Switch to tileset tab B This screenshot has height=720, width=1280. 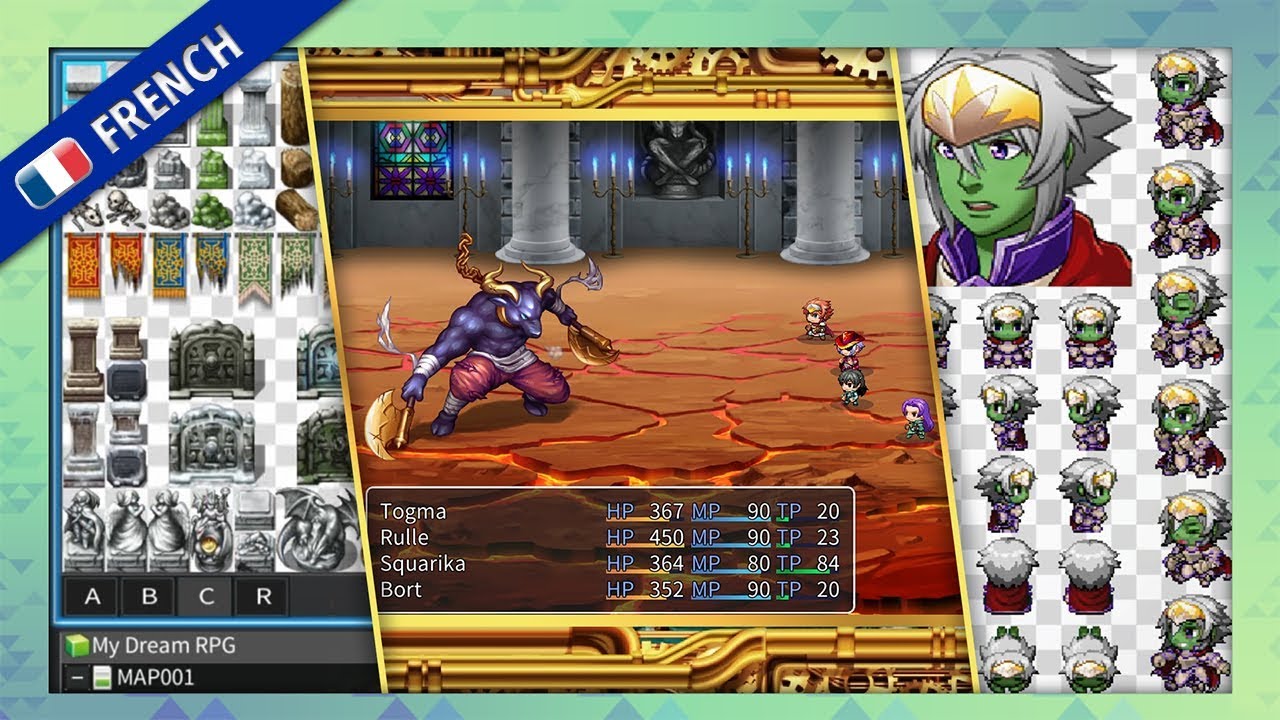150,597
